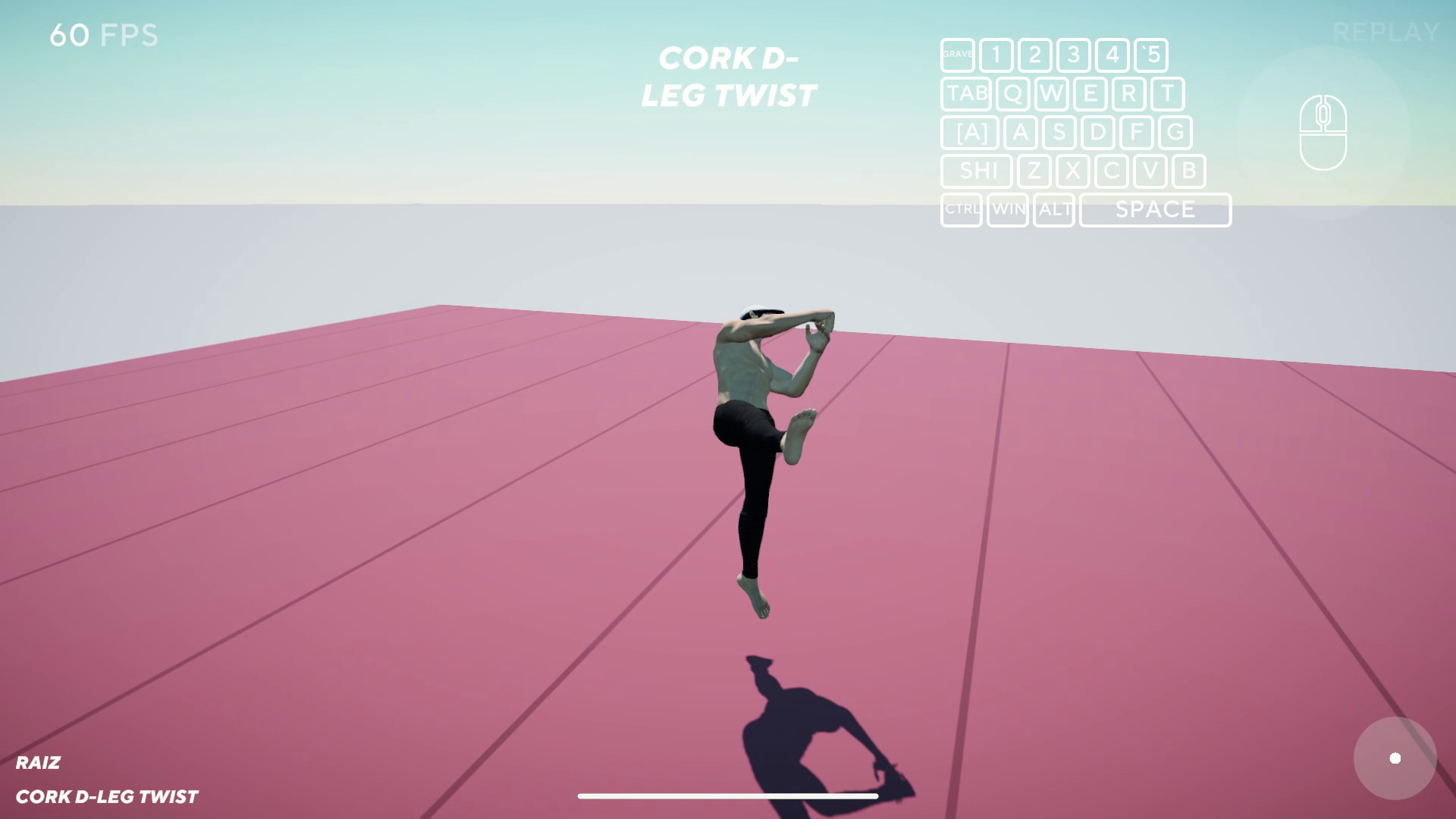This screenshot has width=1456, height=819.
Task: Click the GRAVE key in the keyboard overlay
Action: [958, 55]
